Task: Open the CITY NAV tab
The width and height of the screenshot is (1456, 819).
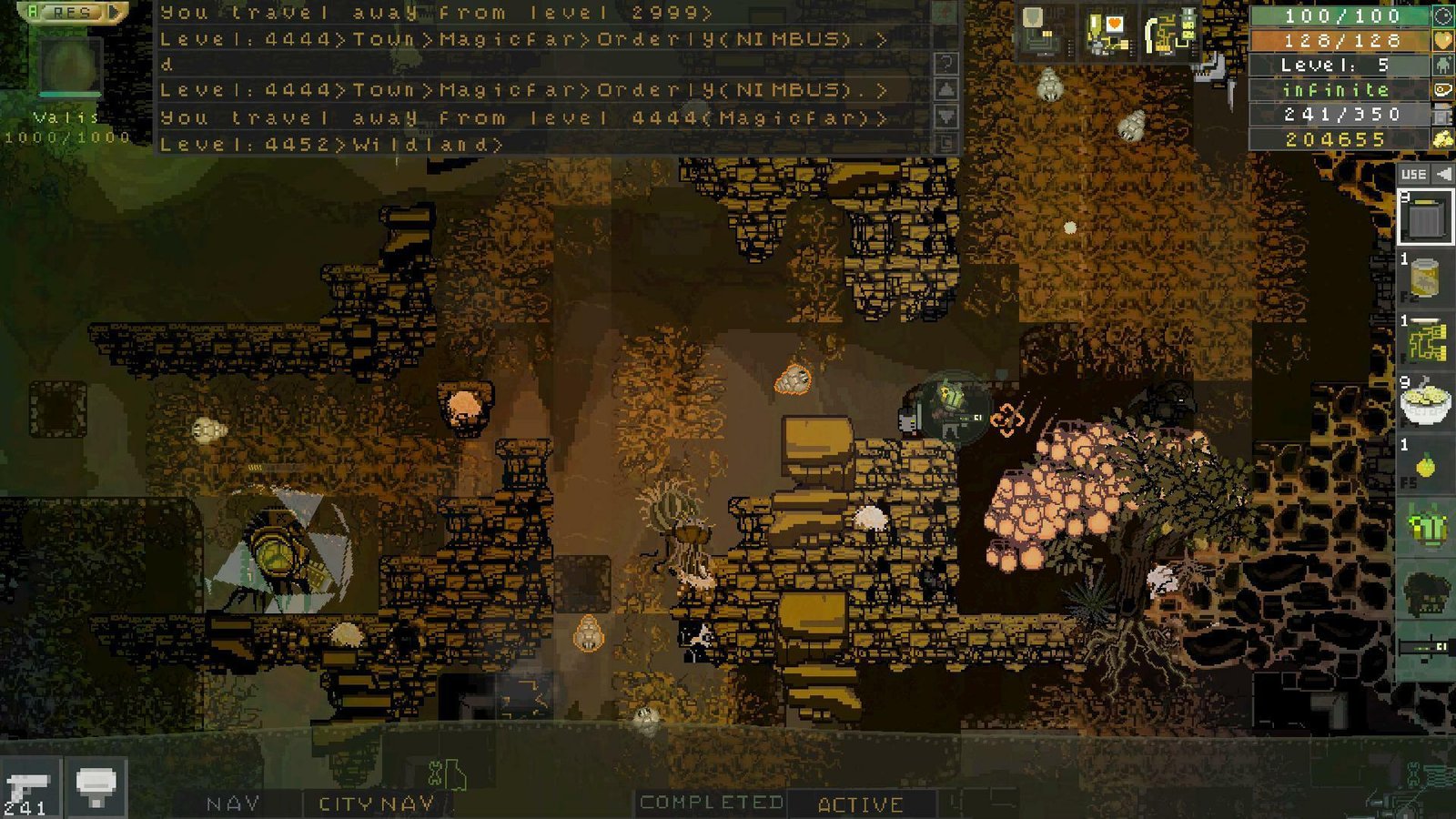Action: (x=376, y=804)
